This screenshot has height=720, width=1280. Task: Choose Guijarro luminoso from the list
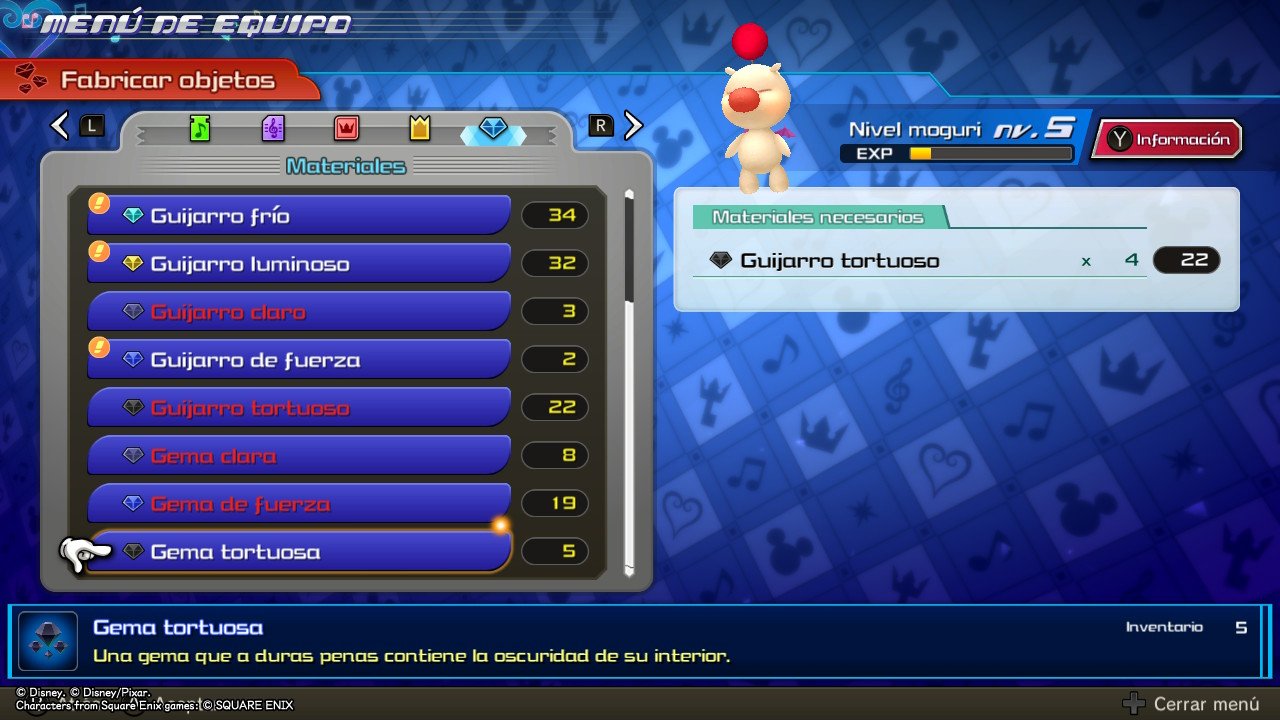[300, 264]
